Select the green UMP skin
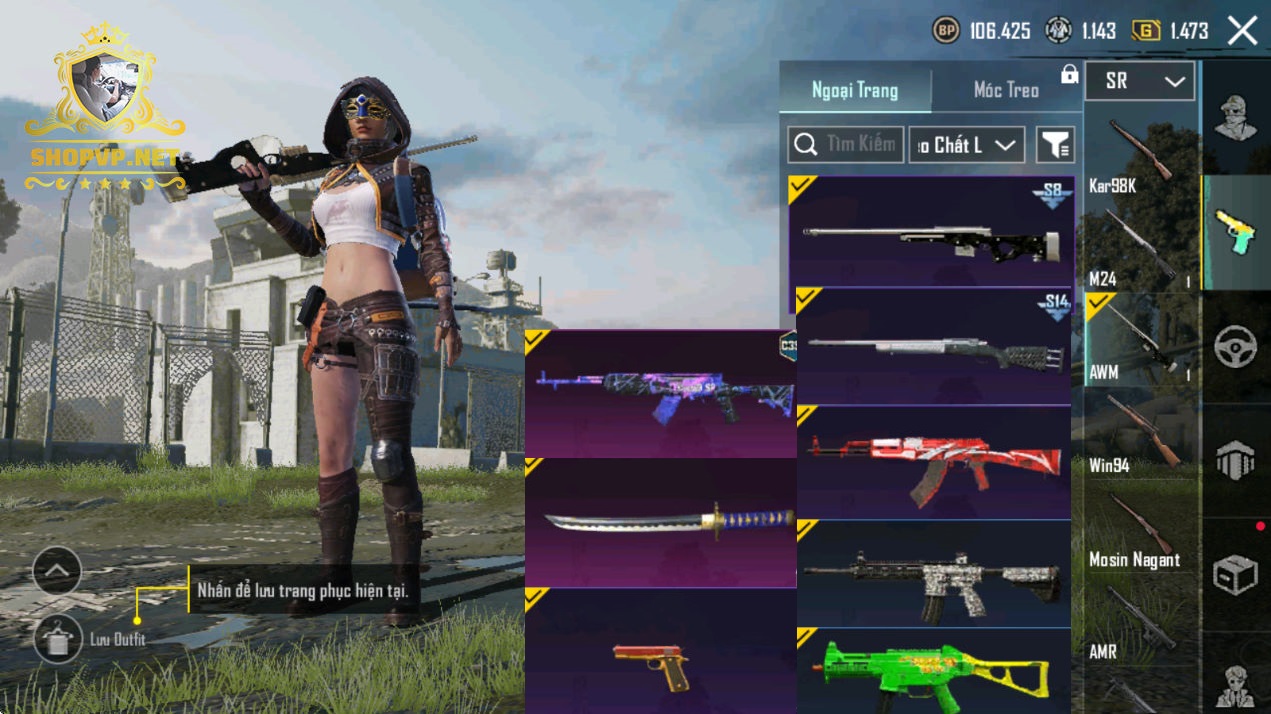This screenshot has width=1271, height=714. [933, 672]
